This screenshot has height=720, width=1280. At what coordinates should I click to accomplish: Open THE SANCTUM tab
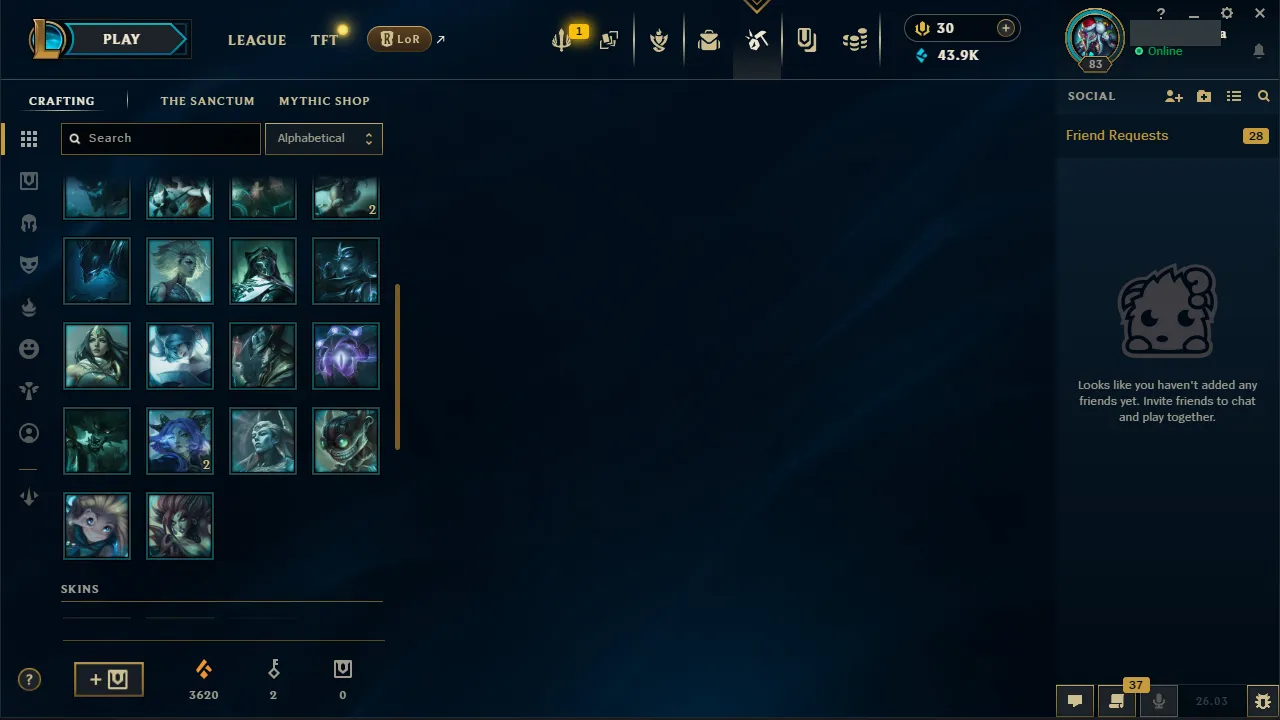[x=208, y=101]
